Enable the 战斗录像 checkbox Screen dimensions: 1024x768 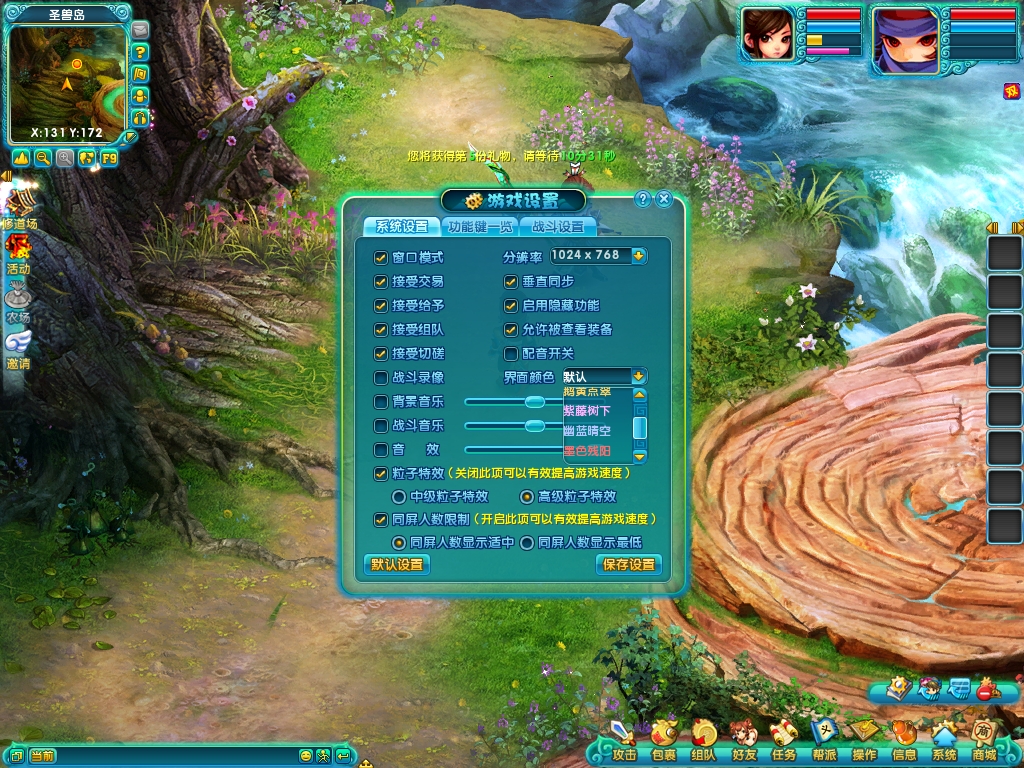[x=381, y=377]
